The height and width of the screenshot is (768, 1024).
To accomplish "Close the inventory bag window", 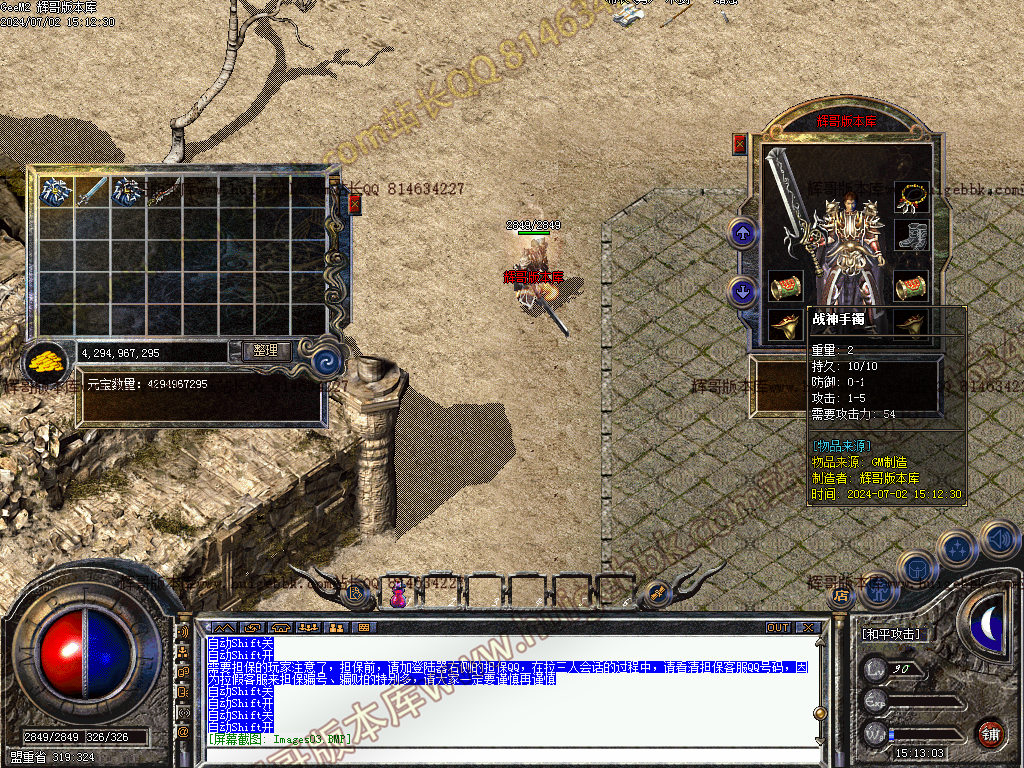I will coord(354,204).
